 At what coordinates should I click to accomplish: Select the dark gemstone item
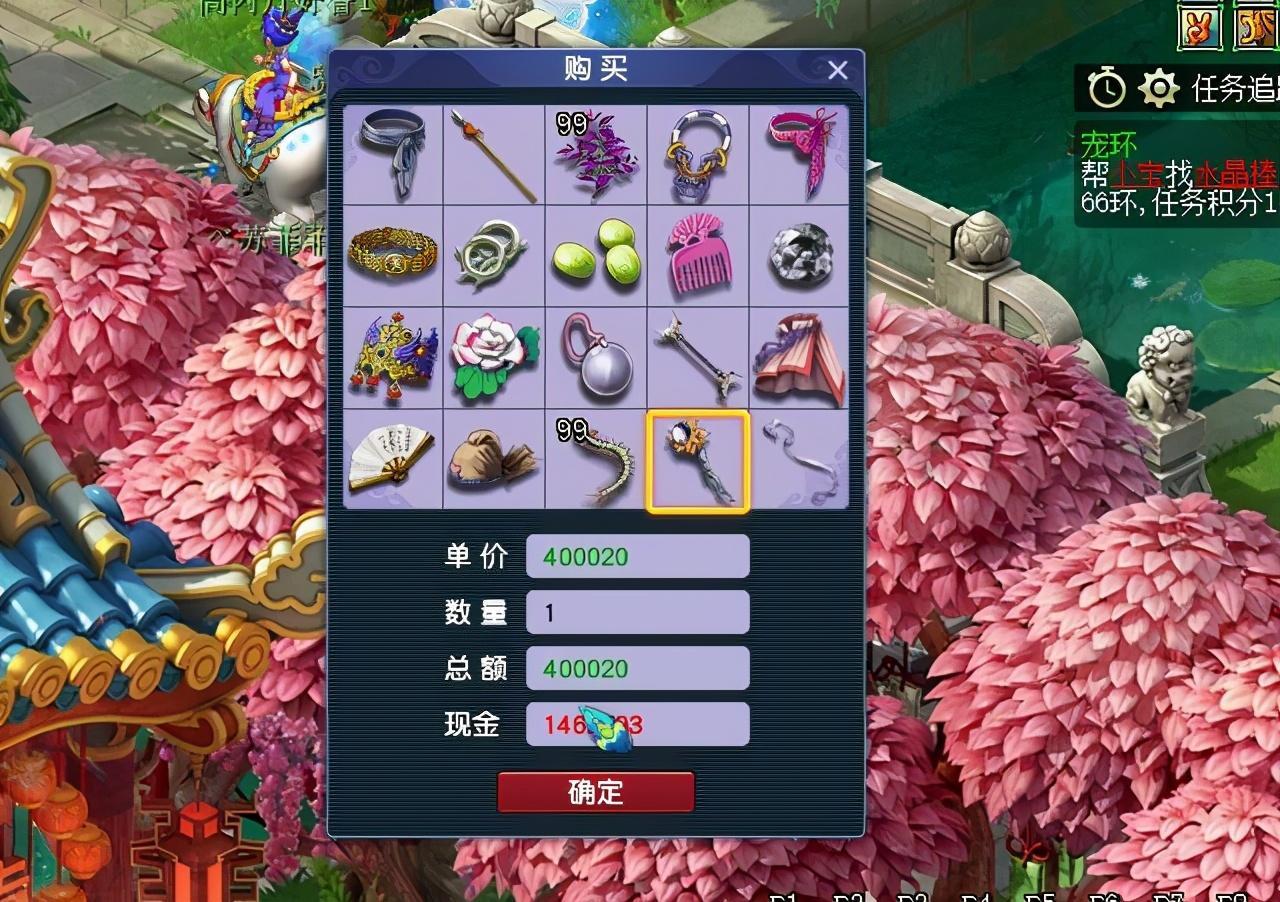(800, 256)
